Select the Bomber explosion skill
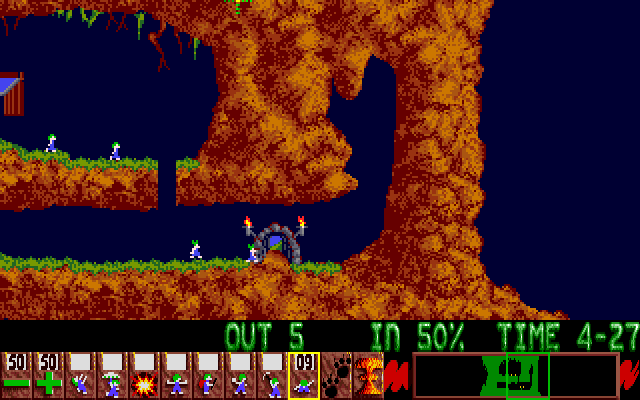The height and width of the screenshot is (400, 640). pos(144,375)
